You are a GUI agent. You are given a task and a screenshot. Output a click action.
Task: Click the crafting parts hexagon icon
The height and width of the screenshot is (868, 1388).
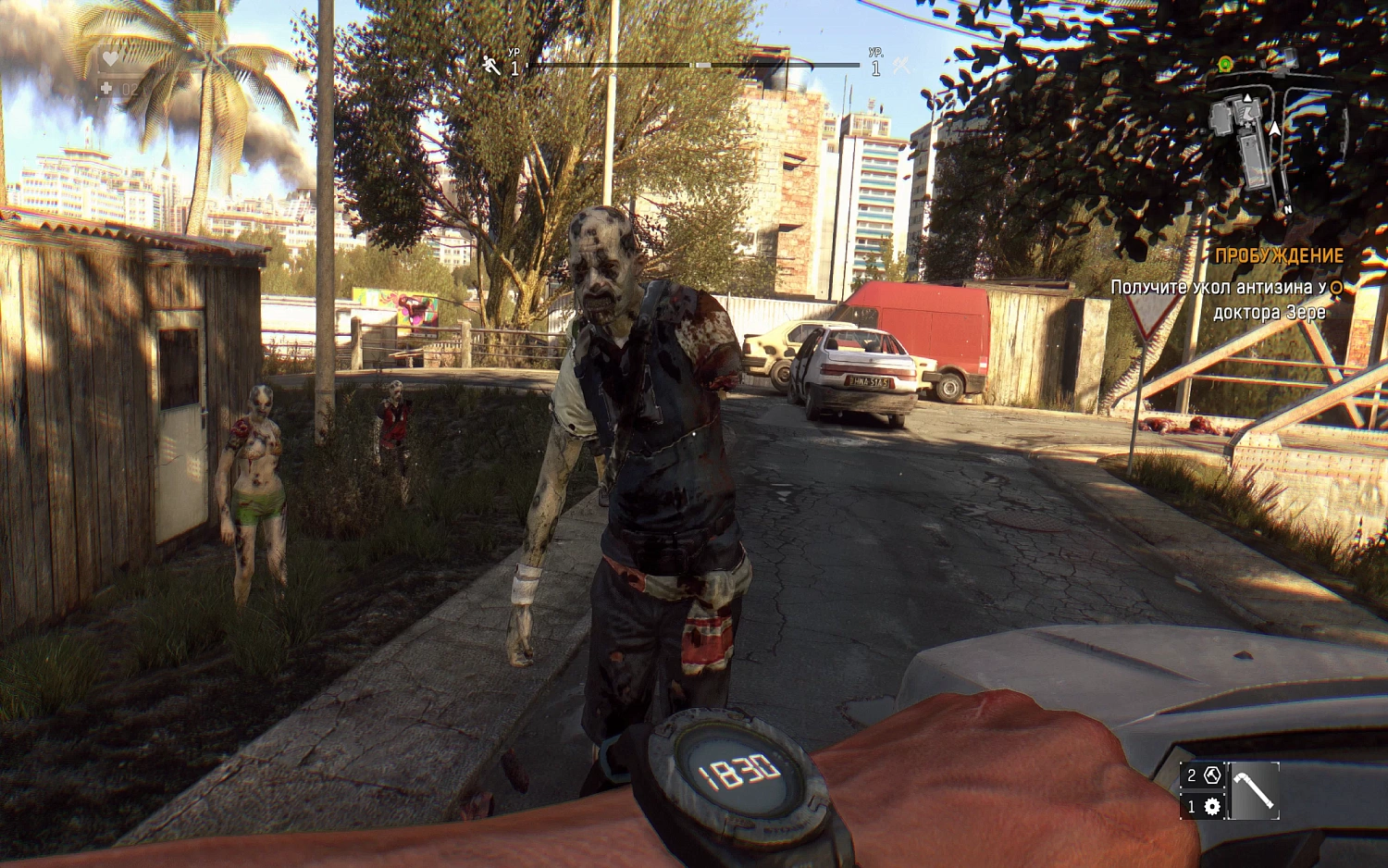coord(1212,775)
